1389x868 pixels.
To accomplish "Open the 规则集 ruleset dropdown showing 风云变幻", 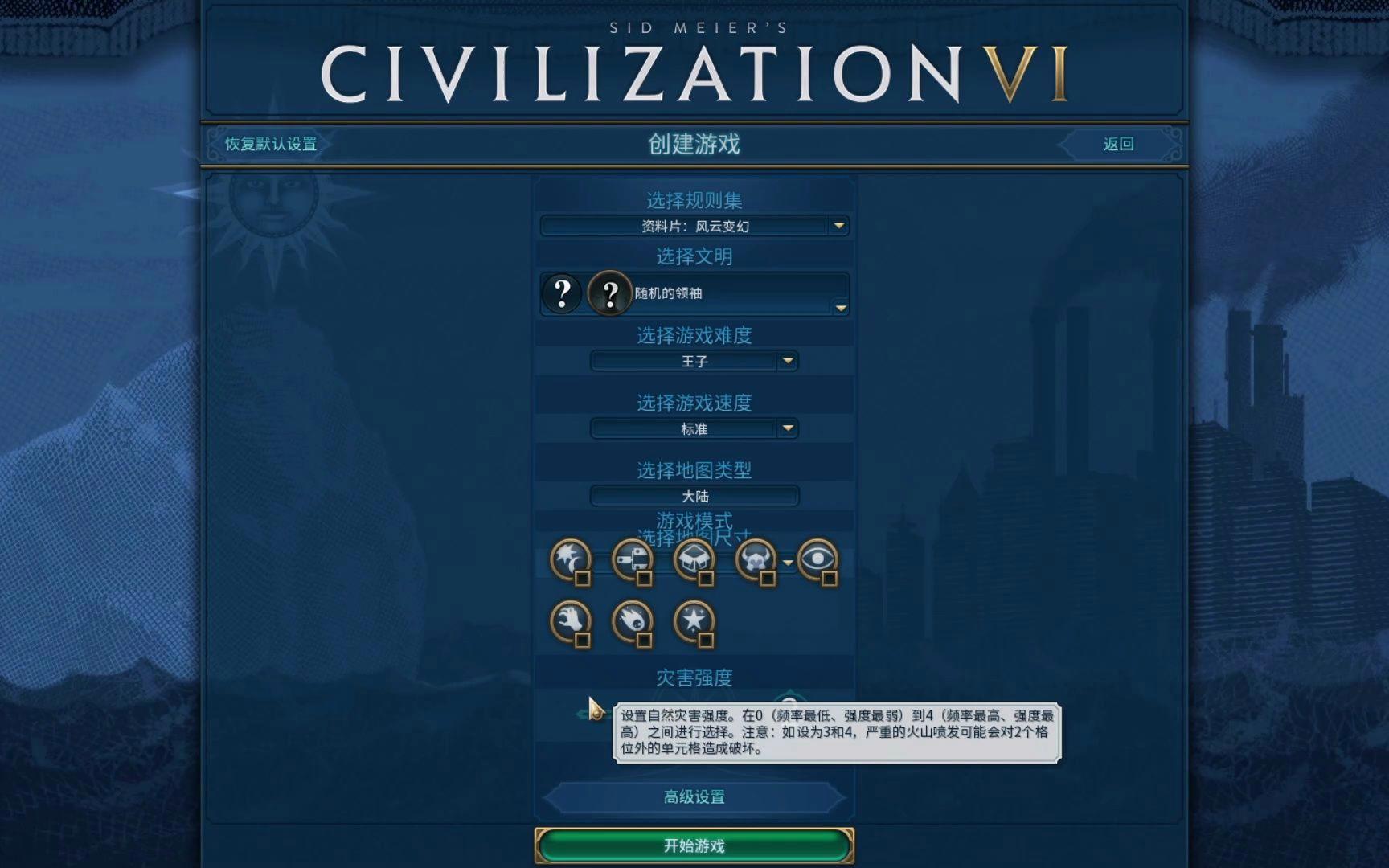I will pos(693,226).
